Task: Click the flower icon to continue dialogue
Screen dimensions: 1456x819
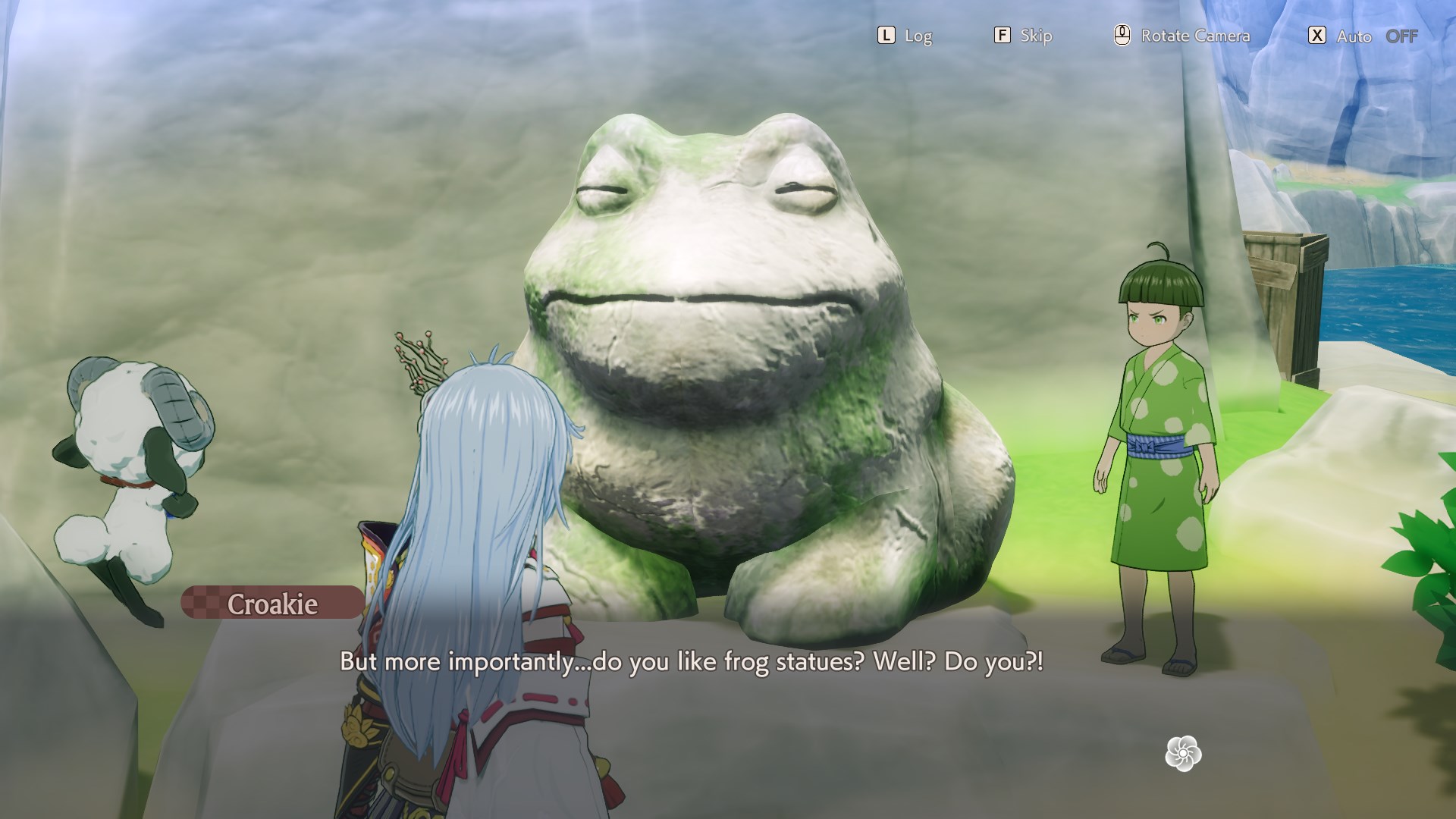Action: (x=1183, y=754)
